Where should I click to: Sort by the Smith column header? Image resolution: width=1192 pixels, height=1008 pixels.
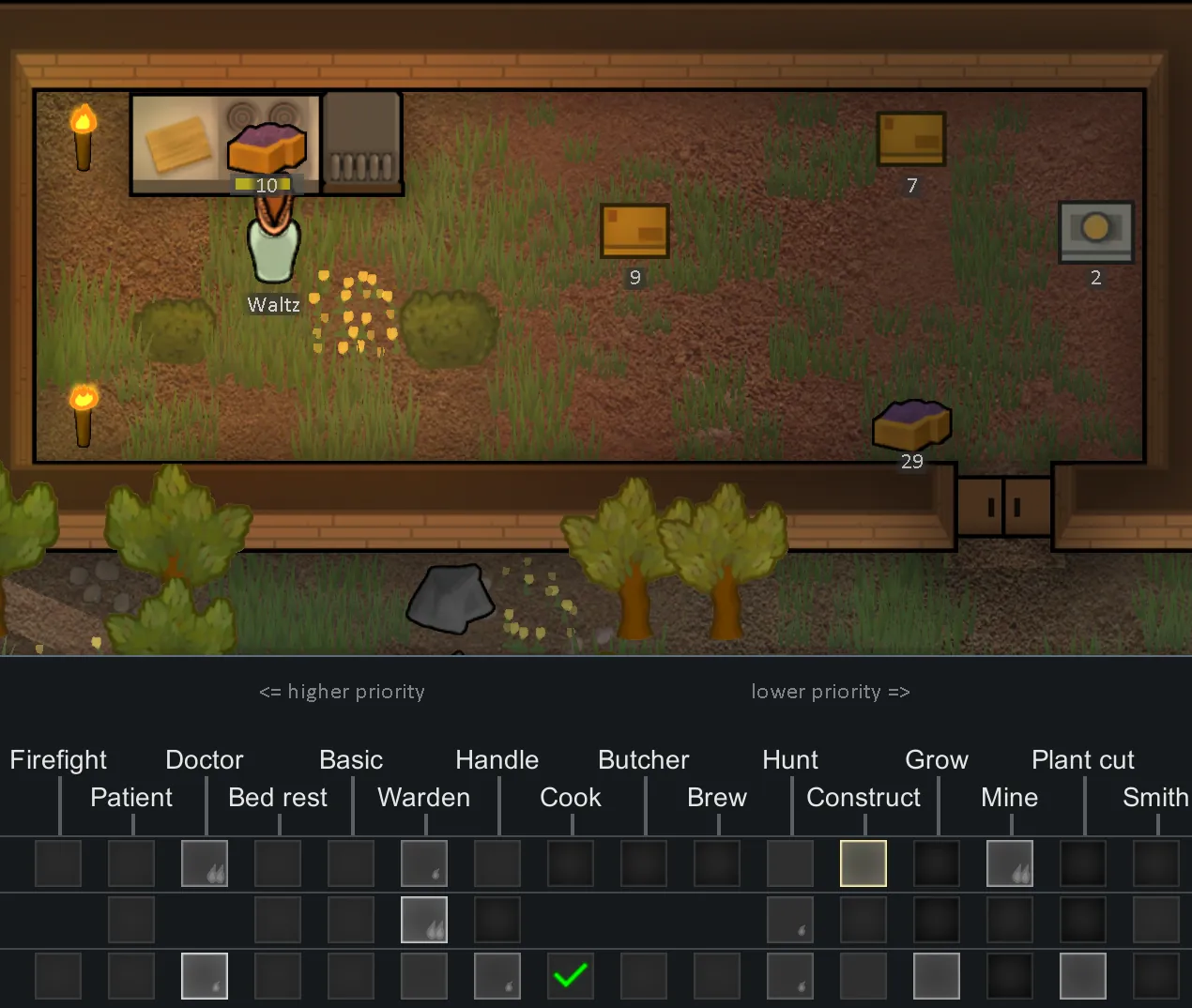coord(1156,797)
